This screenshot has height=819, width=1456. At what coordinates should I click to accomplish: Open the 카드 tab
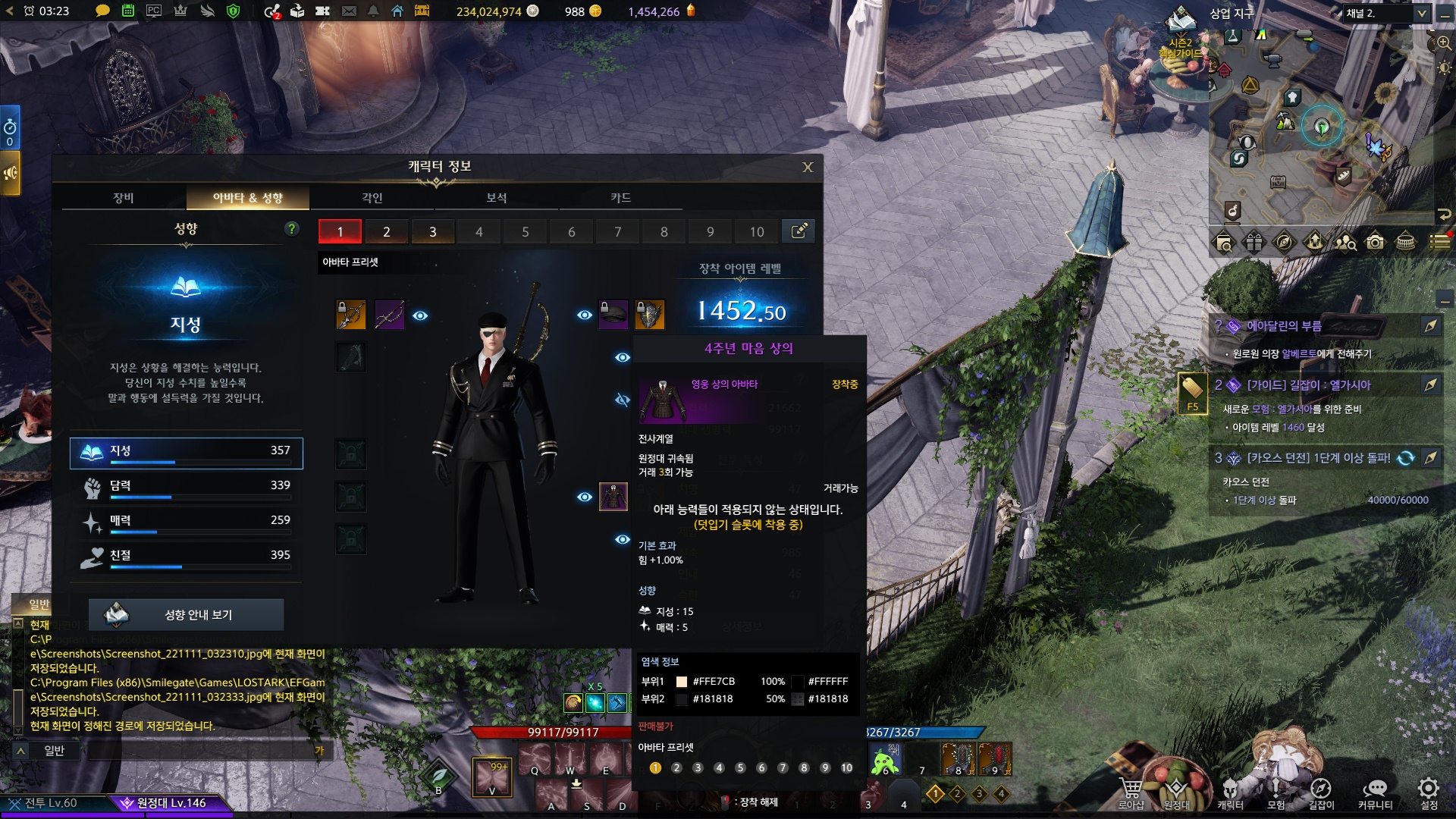tap(620, 198)
